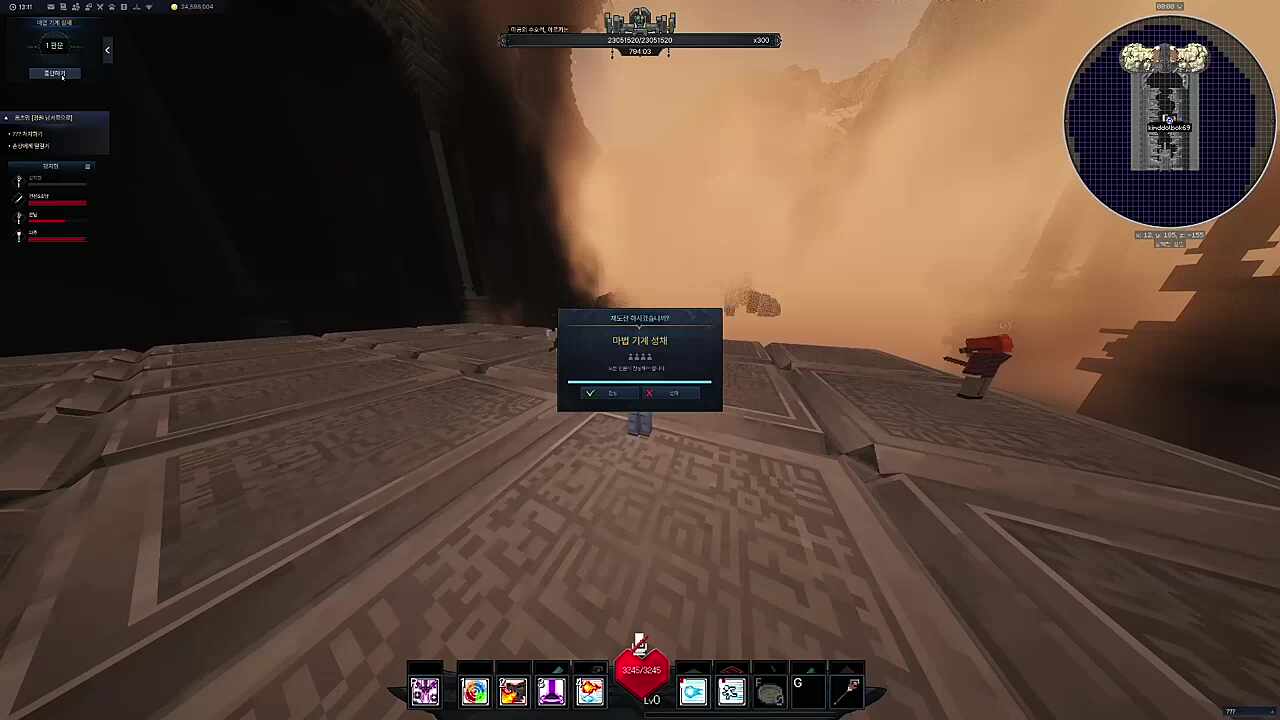This screenshot has height=720, width=1280.
Task: Click the 중단하기 button under the stage counter
Action: point(54,73)
